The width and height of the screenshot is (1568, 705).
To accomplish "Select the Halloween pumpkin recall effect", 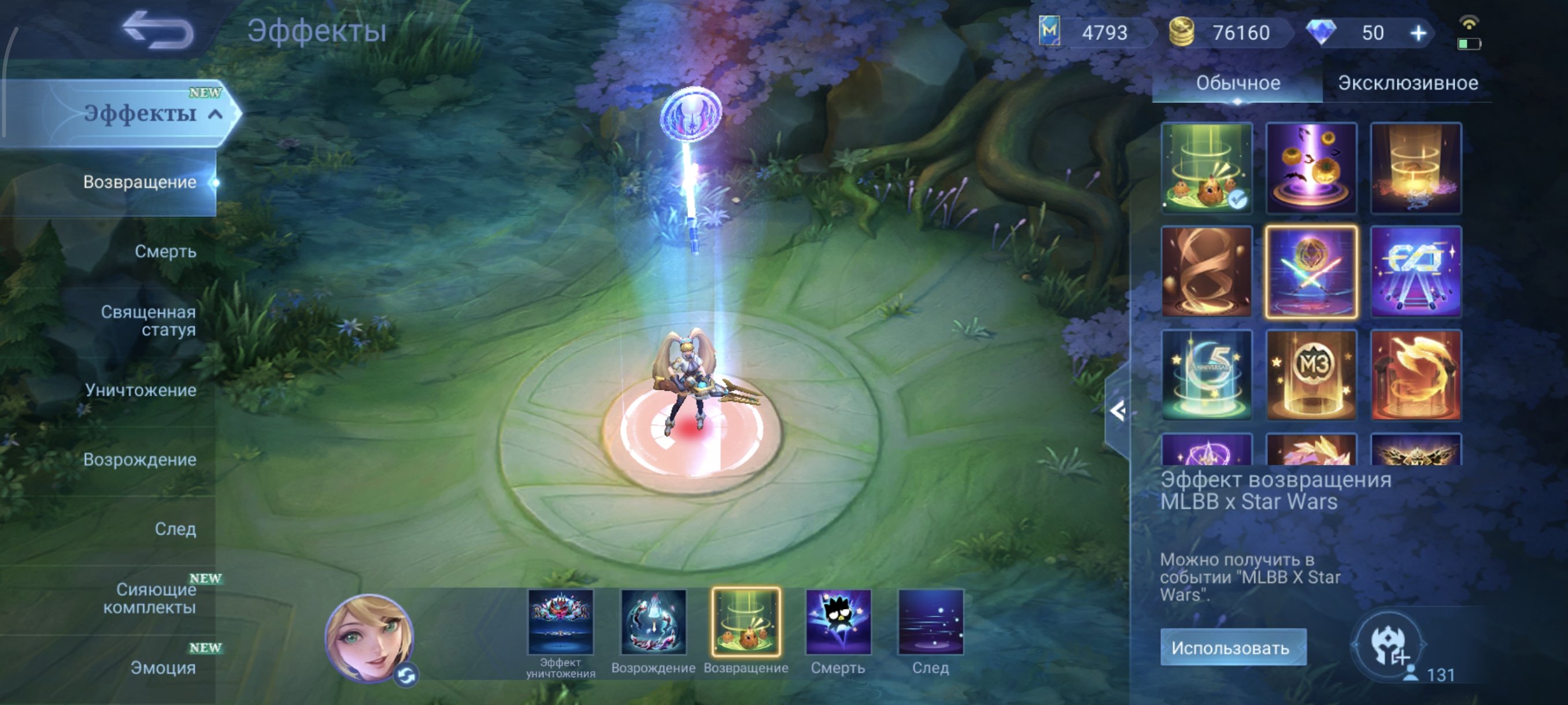I will click(1312, 169).
